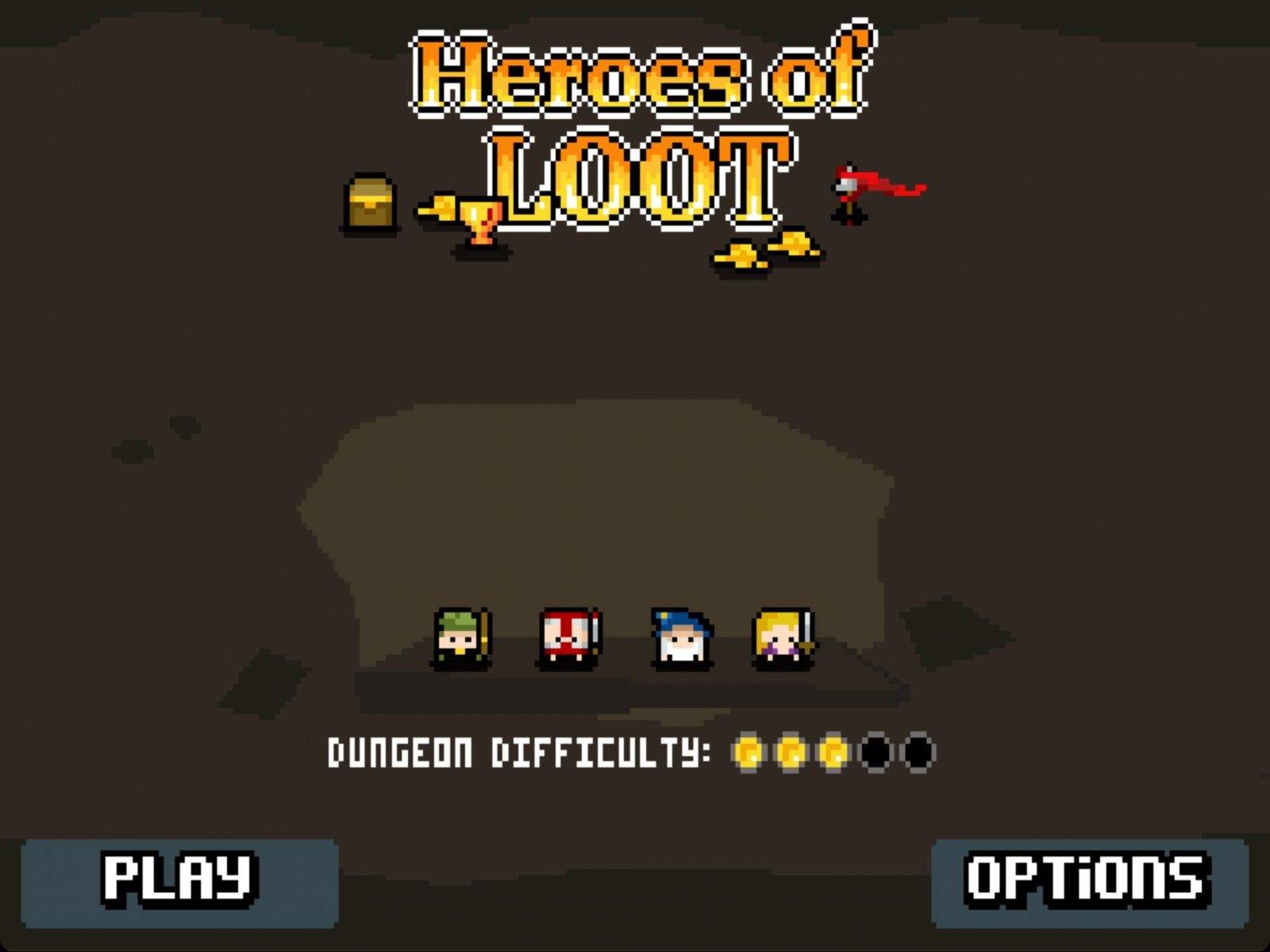Screen dimensions: 1270x952
Task: Select the blonde valkyrie hero
Action: pos(779,635)
